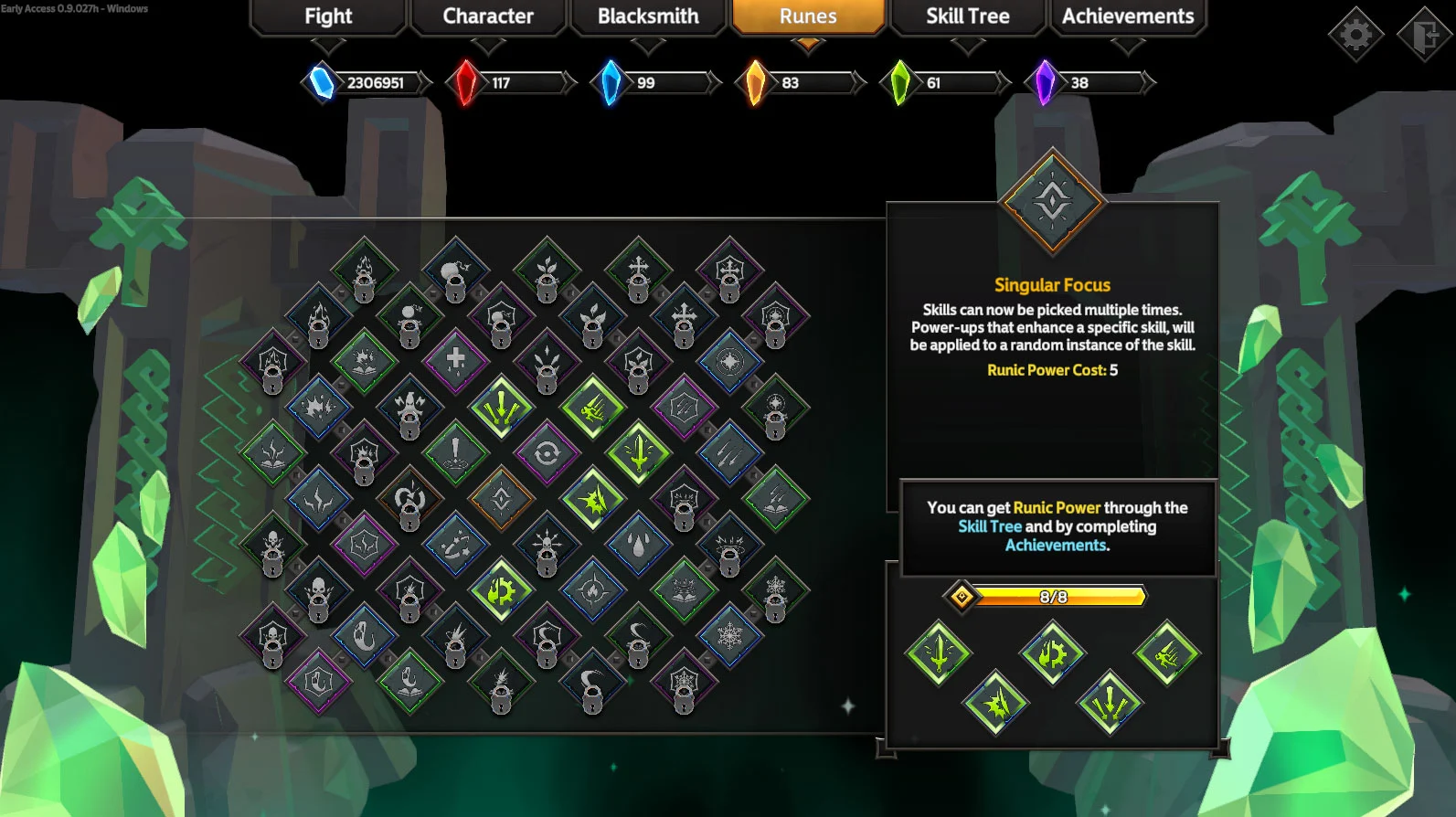Click the Skill Tree link in the info box
Viewport: 1456px width, 817px height.
pos(991,526)
